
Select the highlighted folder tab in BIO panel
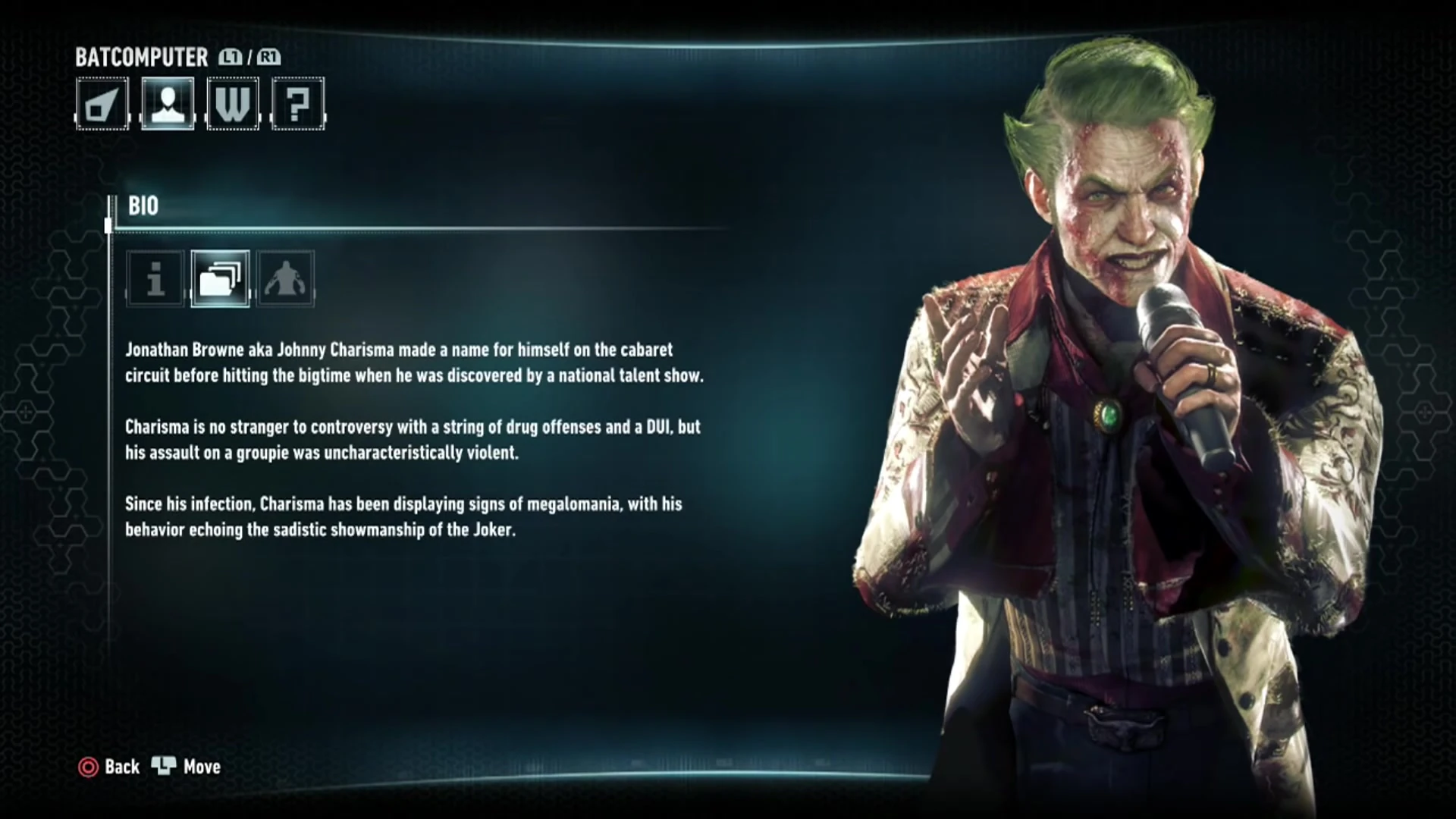(220, 280)
